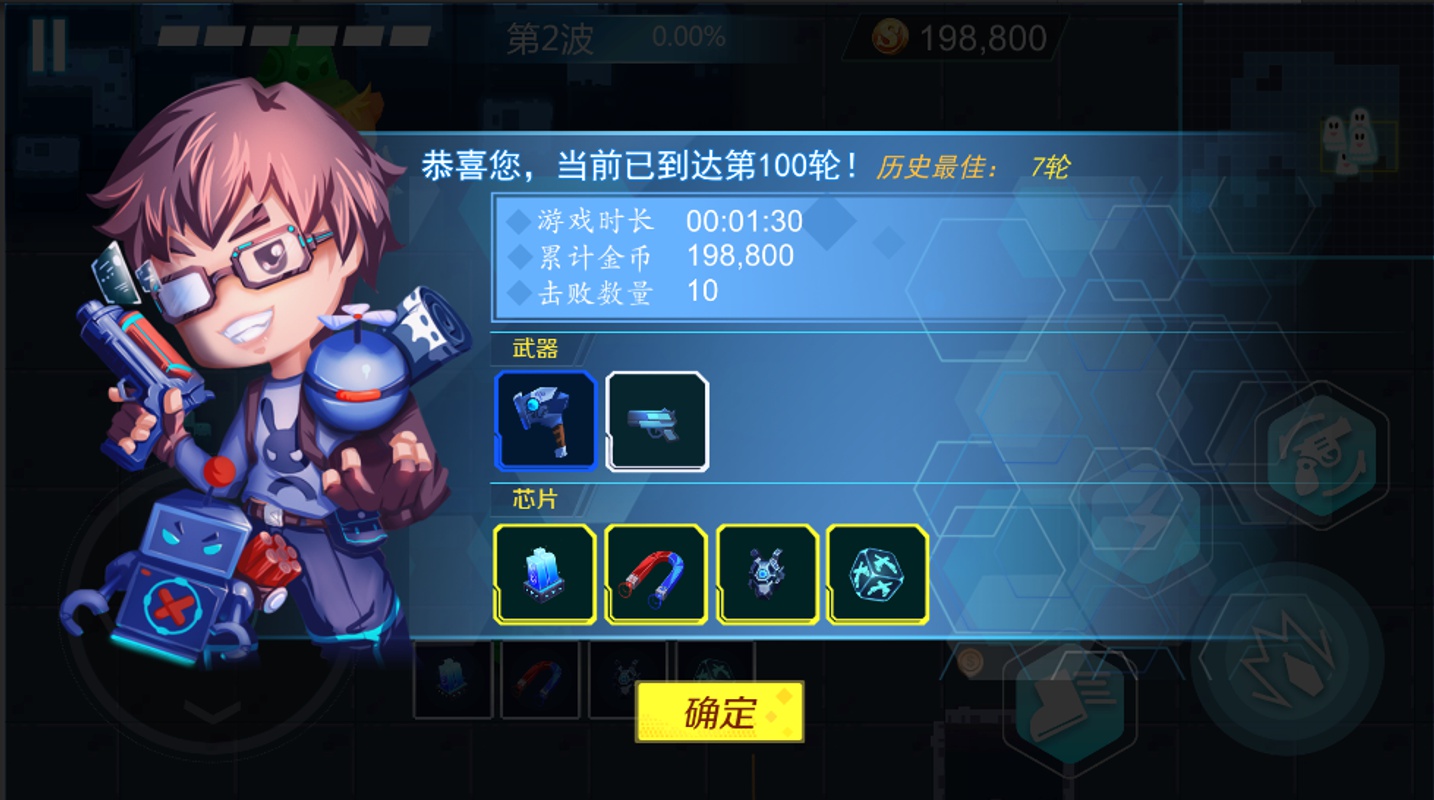Select the battery tower chip icon
Viewport: 1434px width, 800px height.
pos(545,575)
